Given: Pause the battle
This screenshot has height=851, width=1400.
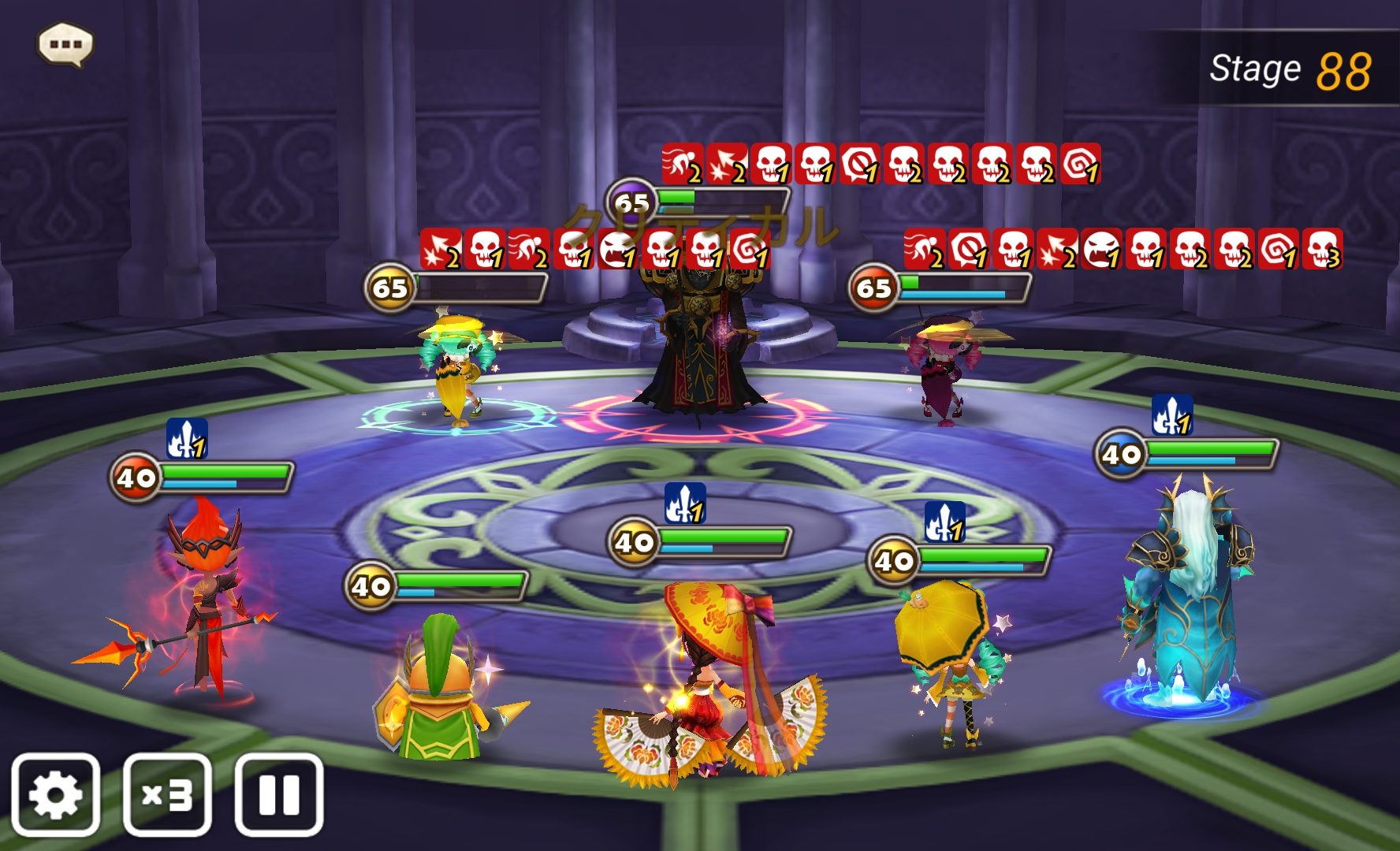Looking at the screenshot, I should click(279, 794).
